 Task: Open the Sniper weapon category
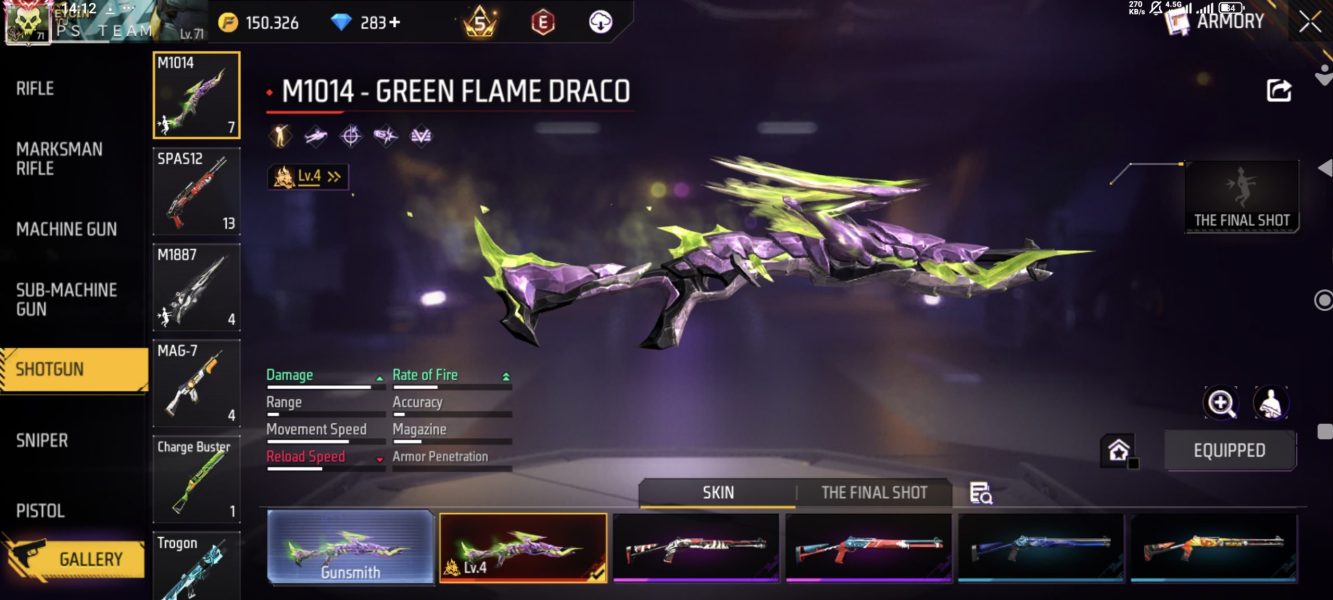42,440
